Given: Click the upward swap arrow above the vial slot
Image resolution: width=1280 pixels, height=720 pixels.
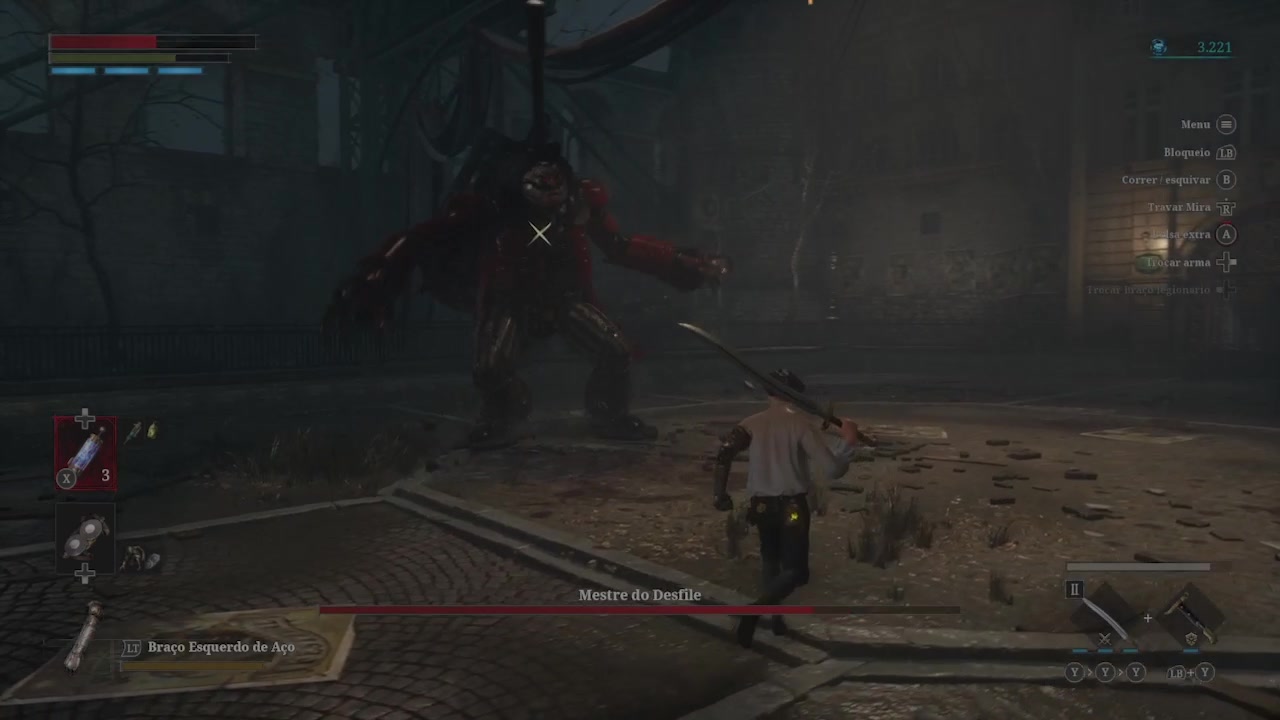Looking at the screenshot, I should point(85,417).
